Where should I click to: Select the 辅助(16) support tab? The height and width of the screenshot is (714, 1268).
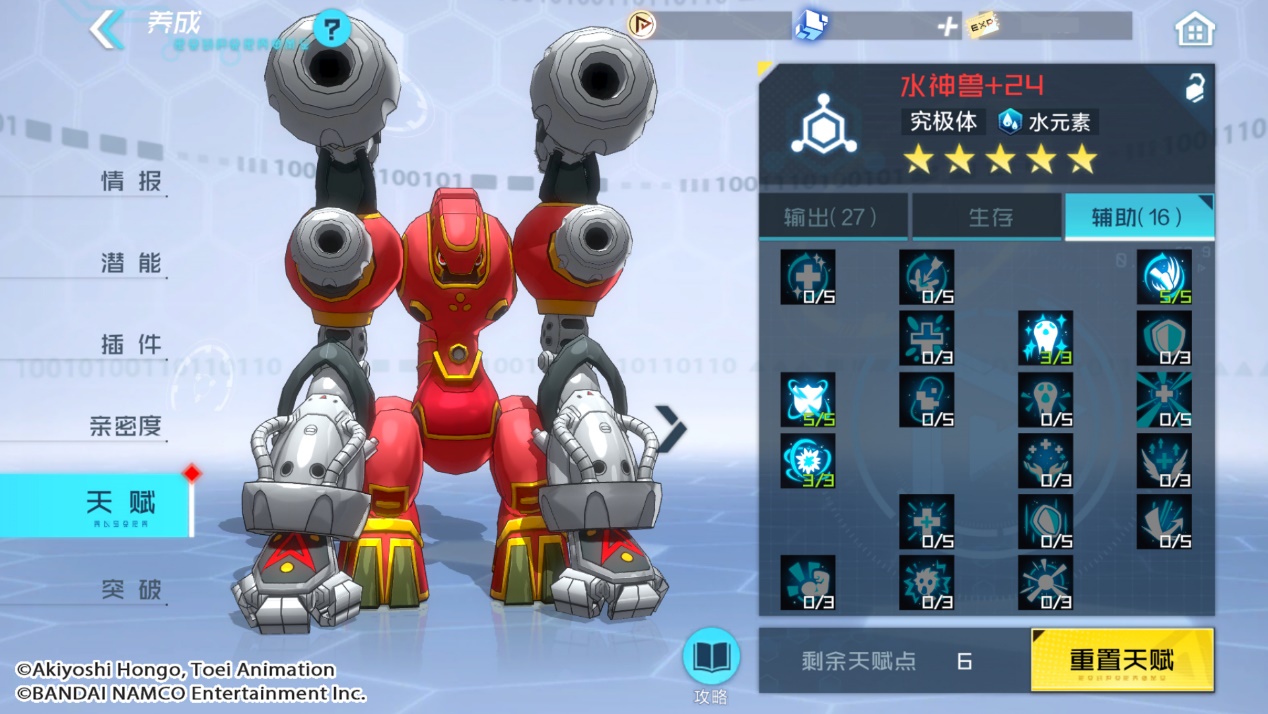(x=1139, y=217)
